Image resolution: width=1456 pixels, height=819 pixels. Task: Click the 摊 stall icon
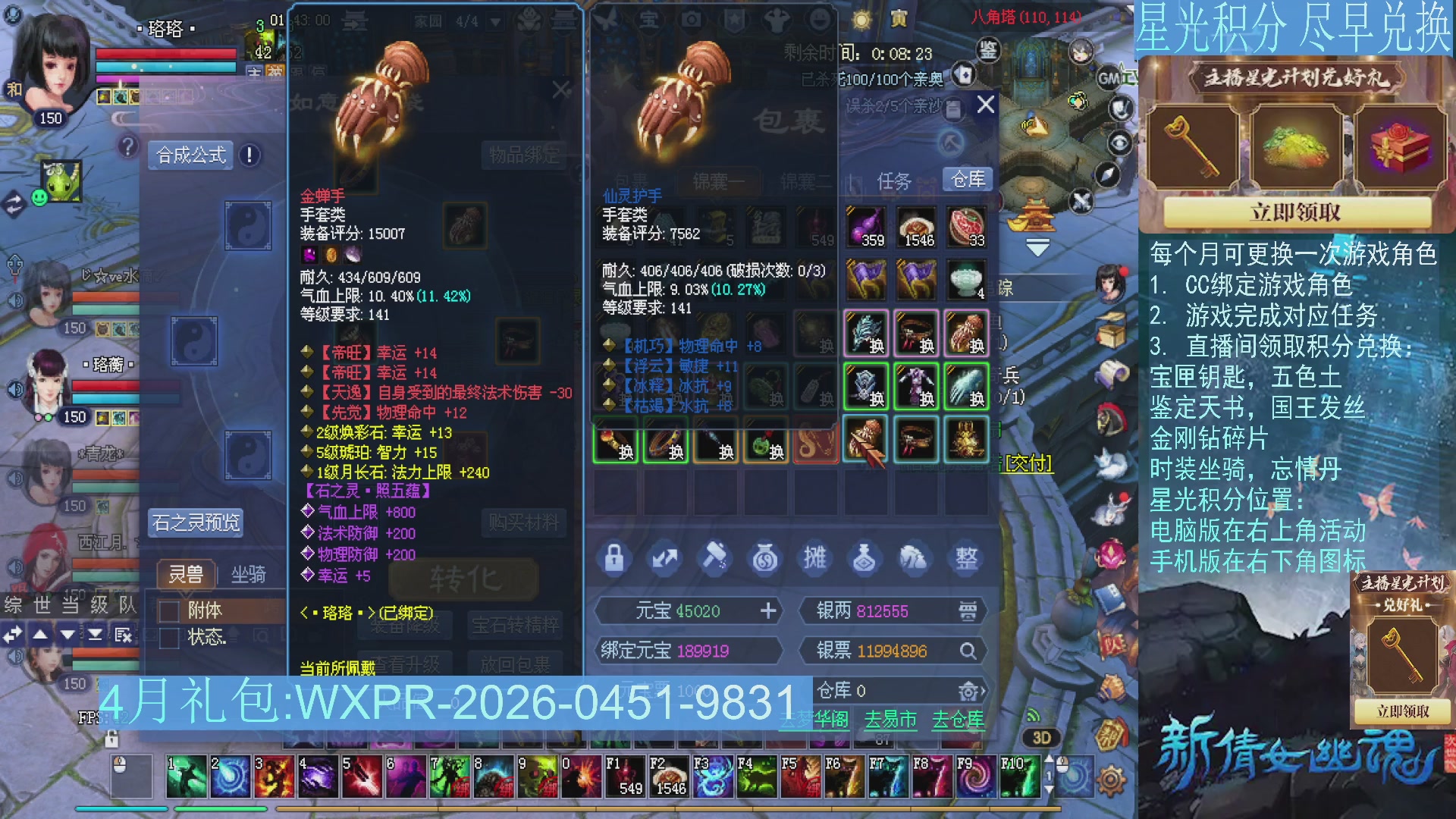click(814, 559)
